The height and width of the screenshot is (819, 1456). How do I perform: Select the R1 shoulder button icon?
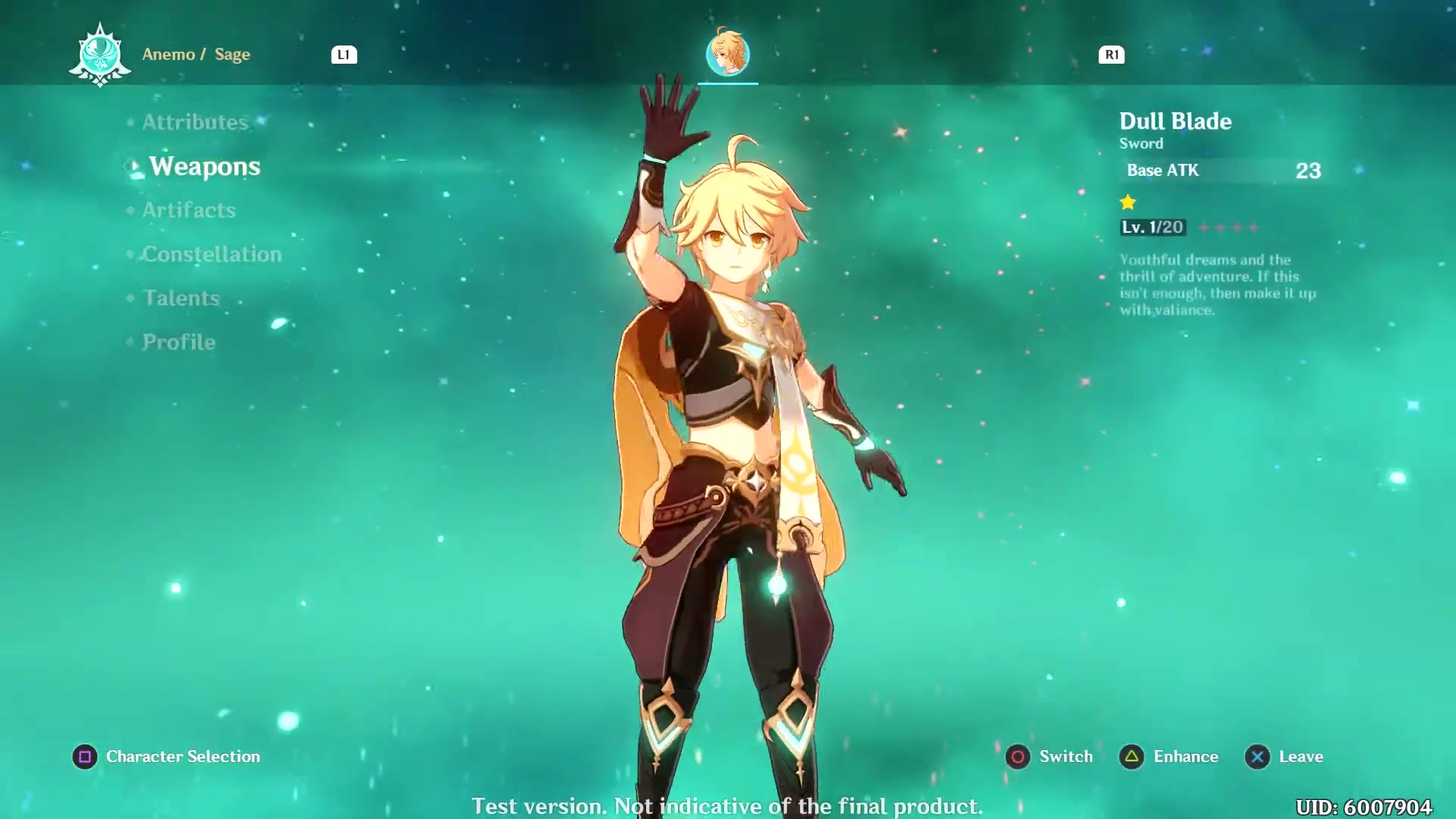tap(1111, 54)
